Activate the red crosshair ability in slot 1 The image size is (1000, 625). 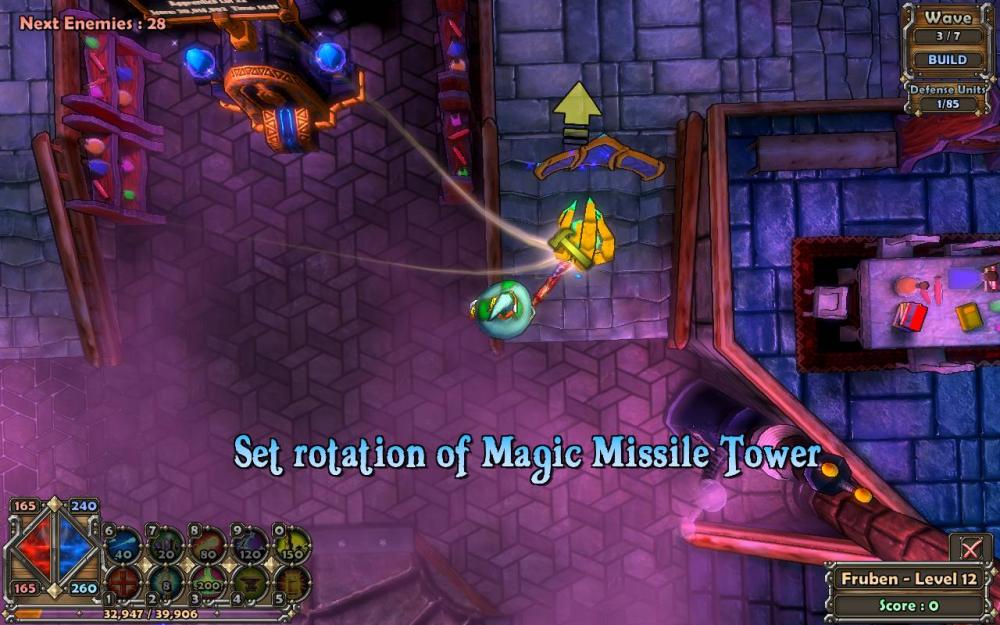click(124, 581)
